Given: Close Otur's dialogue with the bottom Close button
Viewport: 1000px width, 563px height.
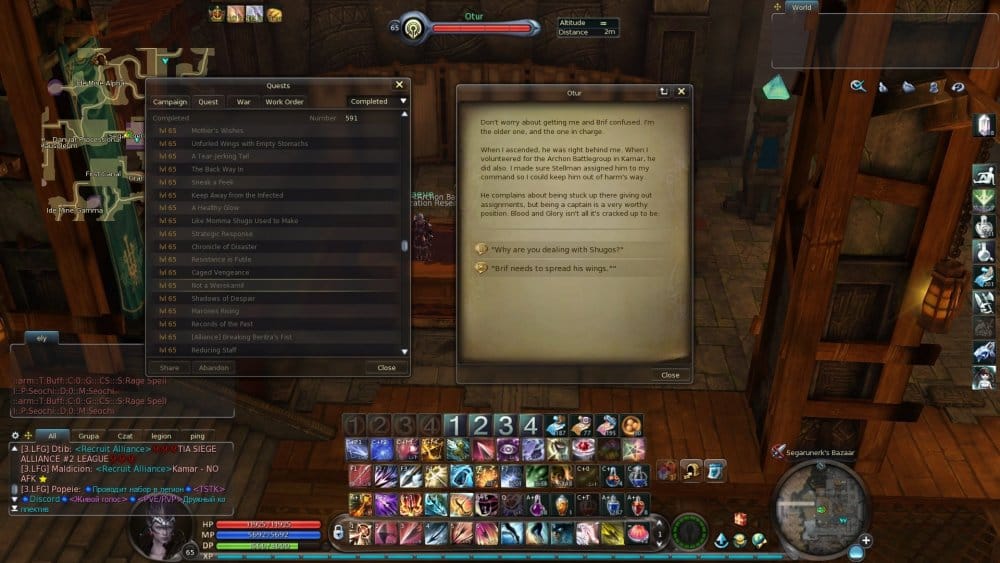Looking at the screenshot, I should [670, 375].
